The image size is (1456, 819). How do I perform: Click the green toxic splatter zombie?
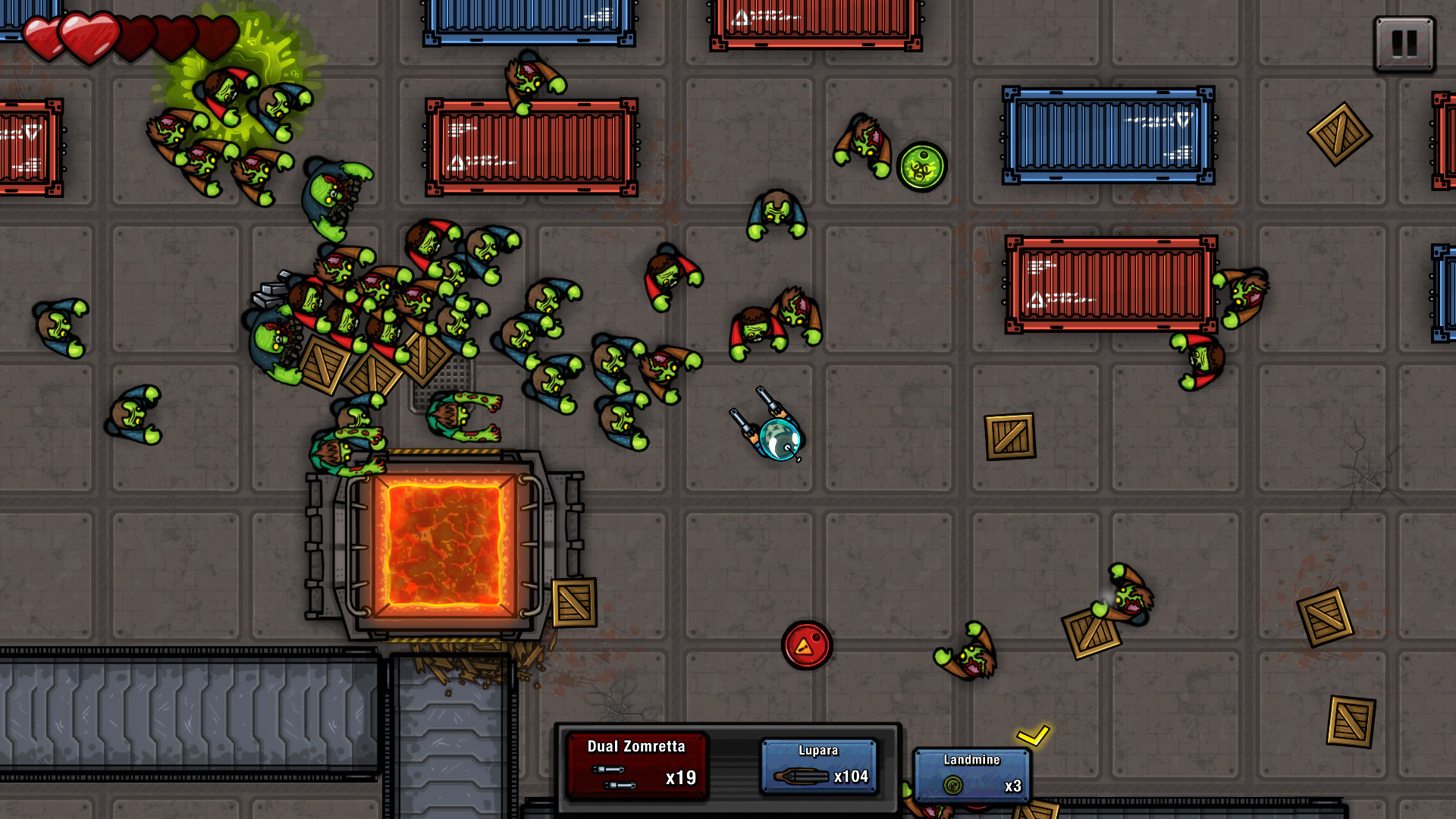pyautogui.click(x=227, y=91)
